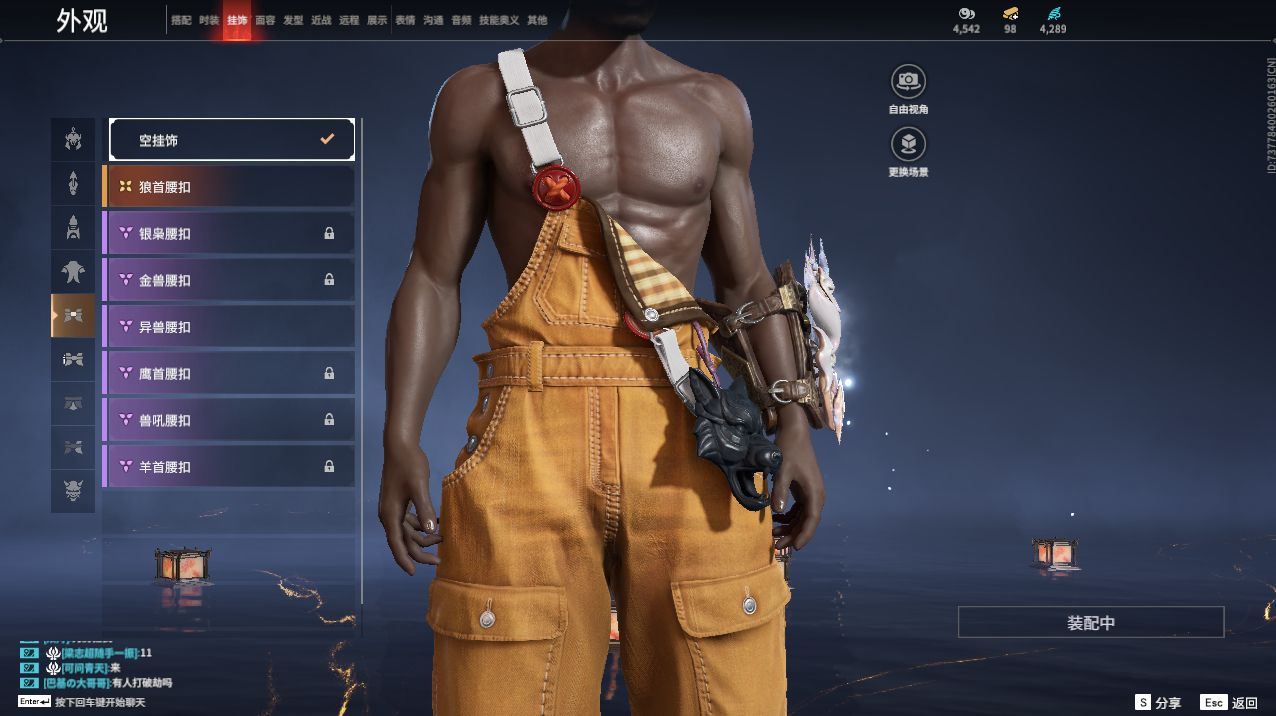The width and height of the screenshot is (1276, 716).
Task: Choose the 异兽腰扣 buckle
Action: coord(229,327)
